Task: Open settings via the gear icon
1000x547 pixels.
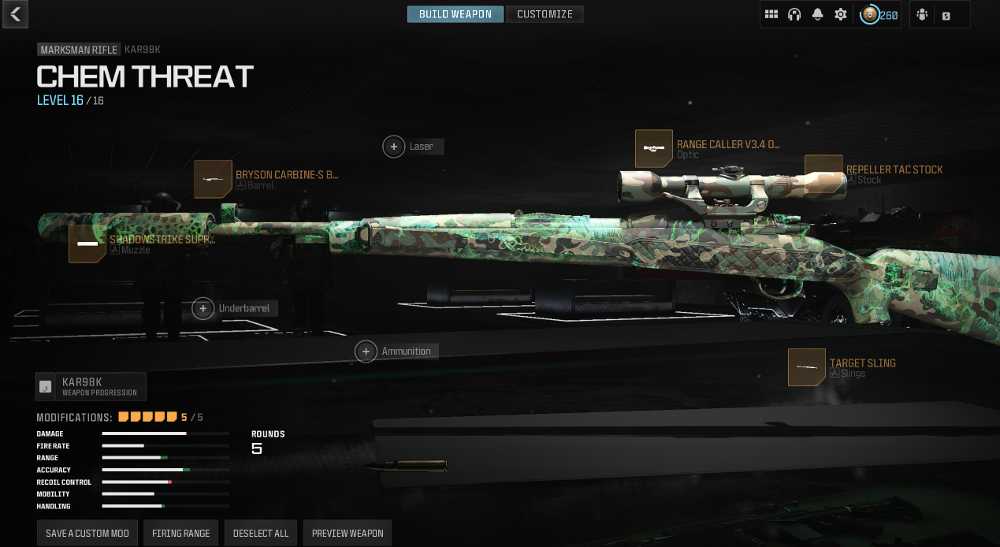Action: pos(841,15)
